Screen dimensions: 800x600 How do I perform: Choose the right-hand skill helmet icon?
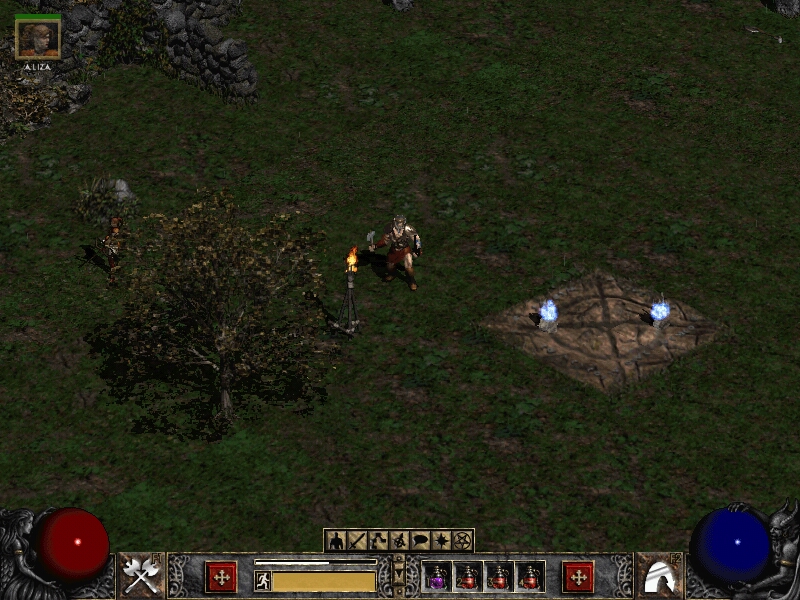[x=659, y=575]
